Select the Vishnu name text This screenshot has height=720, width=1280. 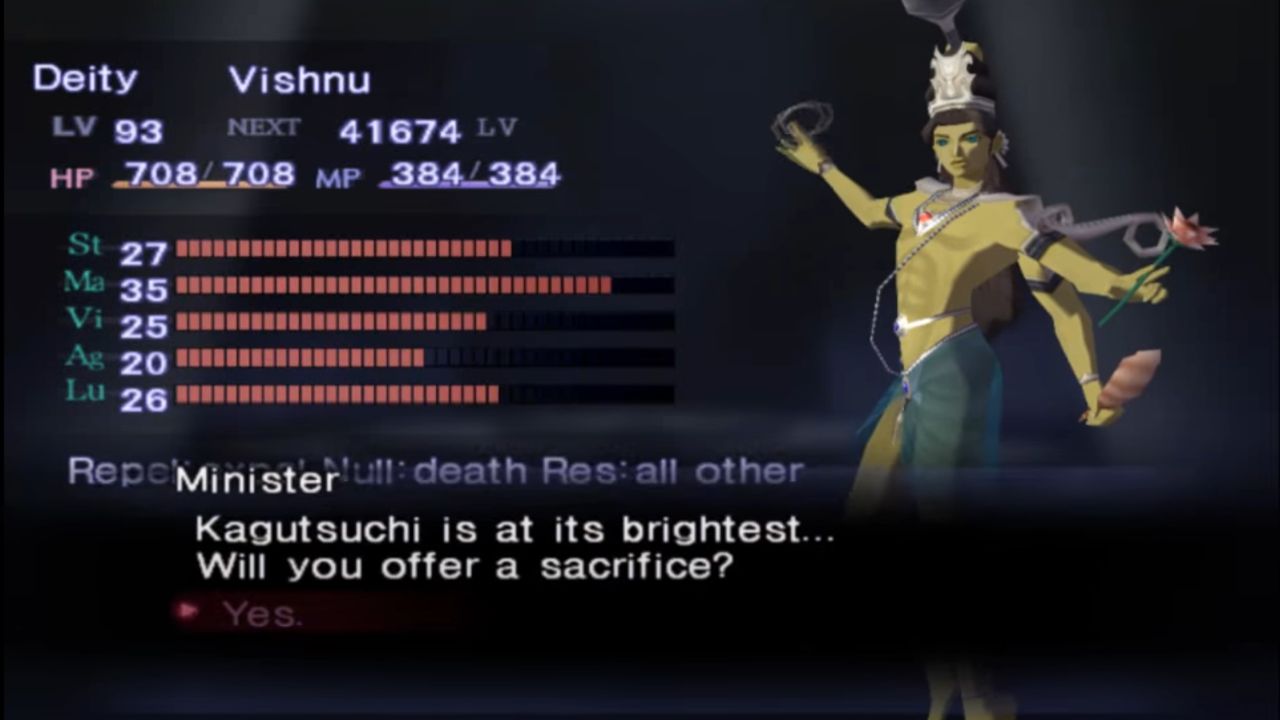point(300,80)
